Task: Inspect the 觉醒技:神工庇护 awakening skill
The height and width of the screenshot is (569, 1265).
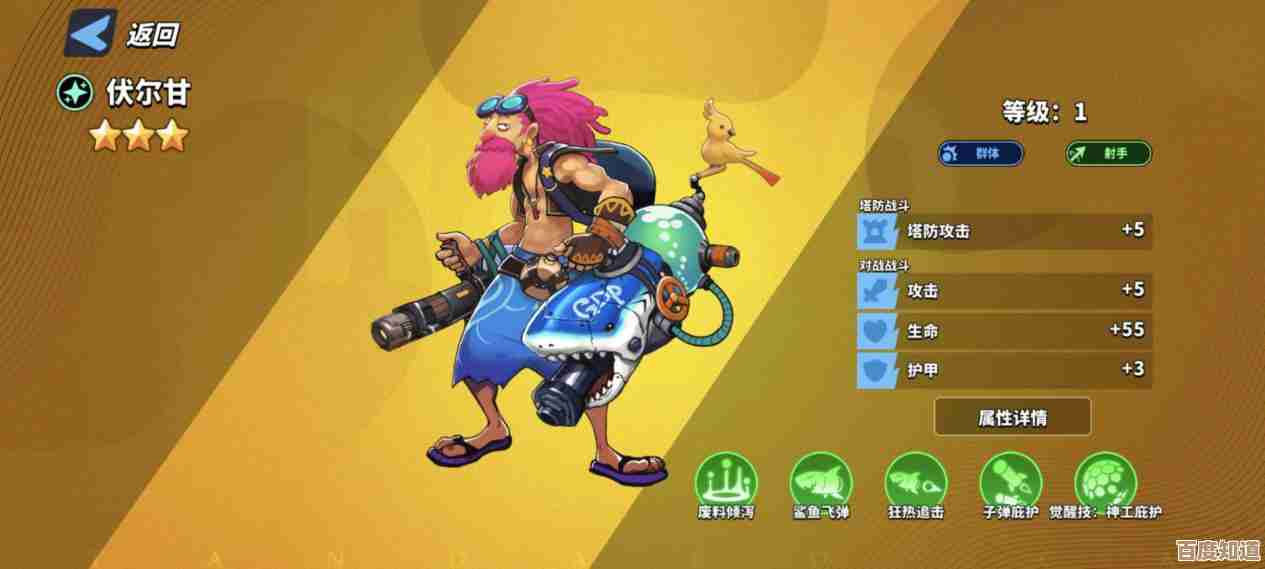Action: click(1105, 480)
